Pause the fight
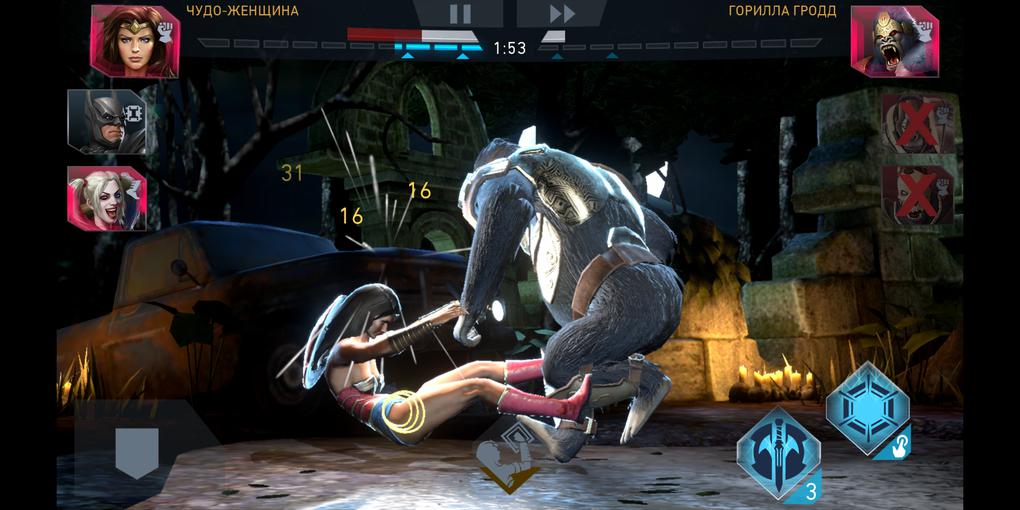The height and width of the screenshot is (510, 1020). [x=459, y=14]
